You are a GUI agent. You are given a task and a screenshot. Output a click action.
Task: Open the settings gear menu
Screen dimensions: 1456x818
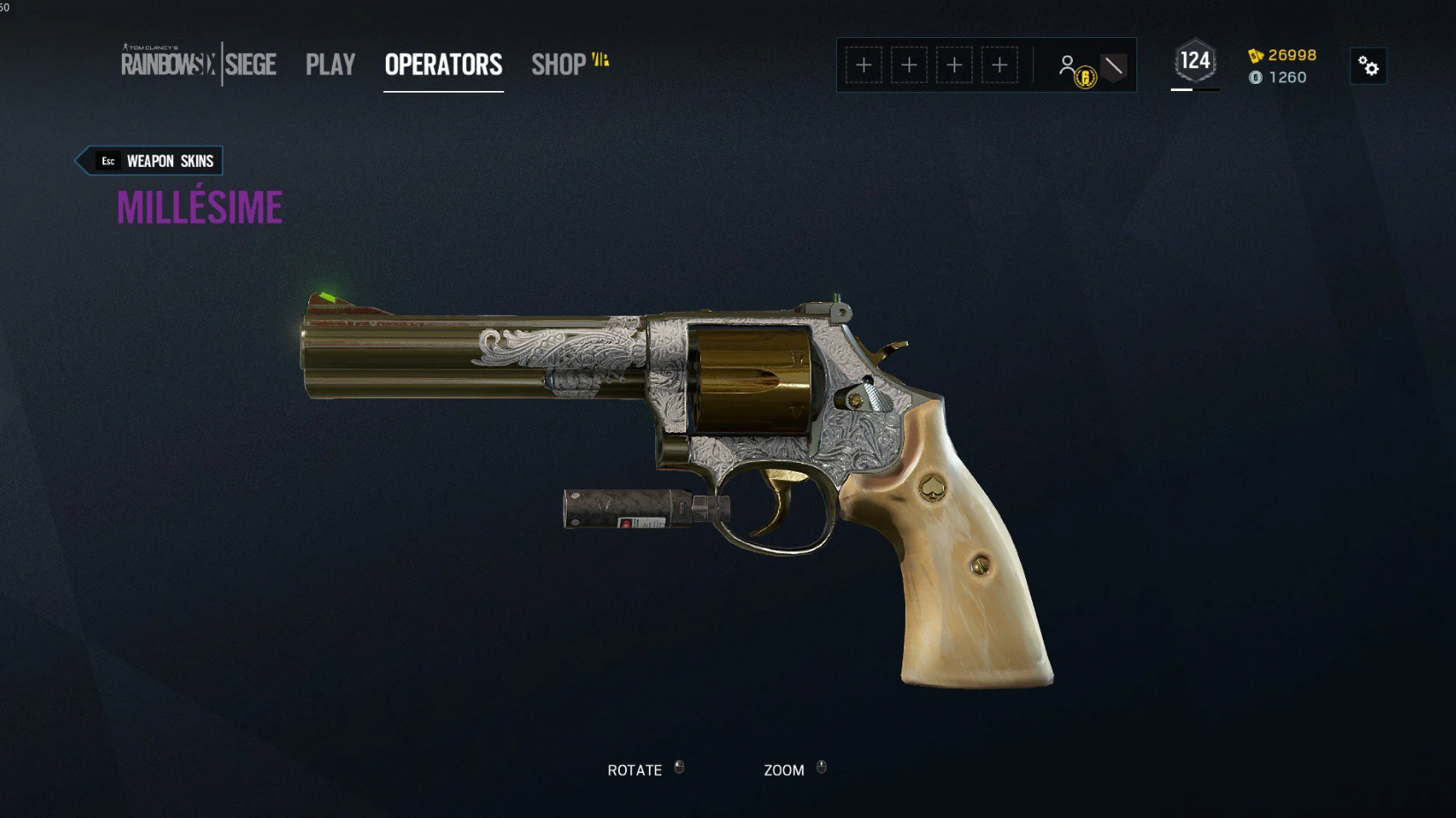1368,66
